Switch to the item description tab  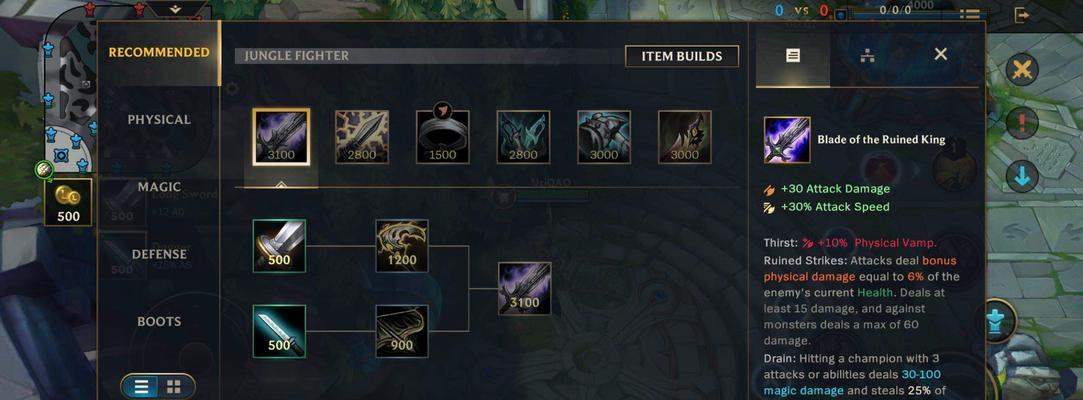tap(793, 55)
